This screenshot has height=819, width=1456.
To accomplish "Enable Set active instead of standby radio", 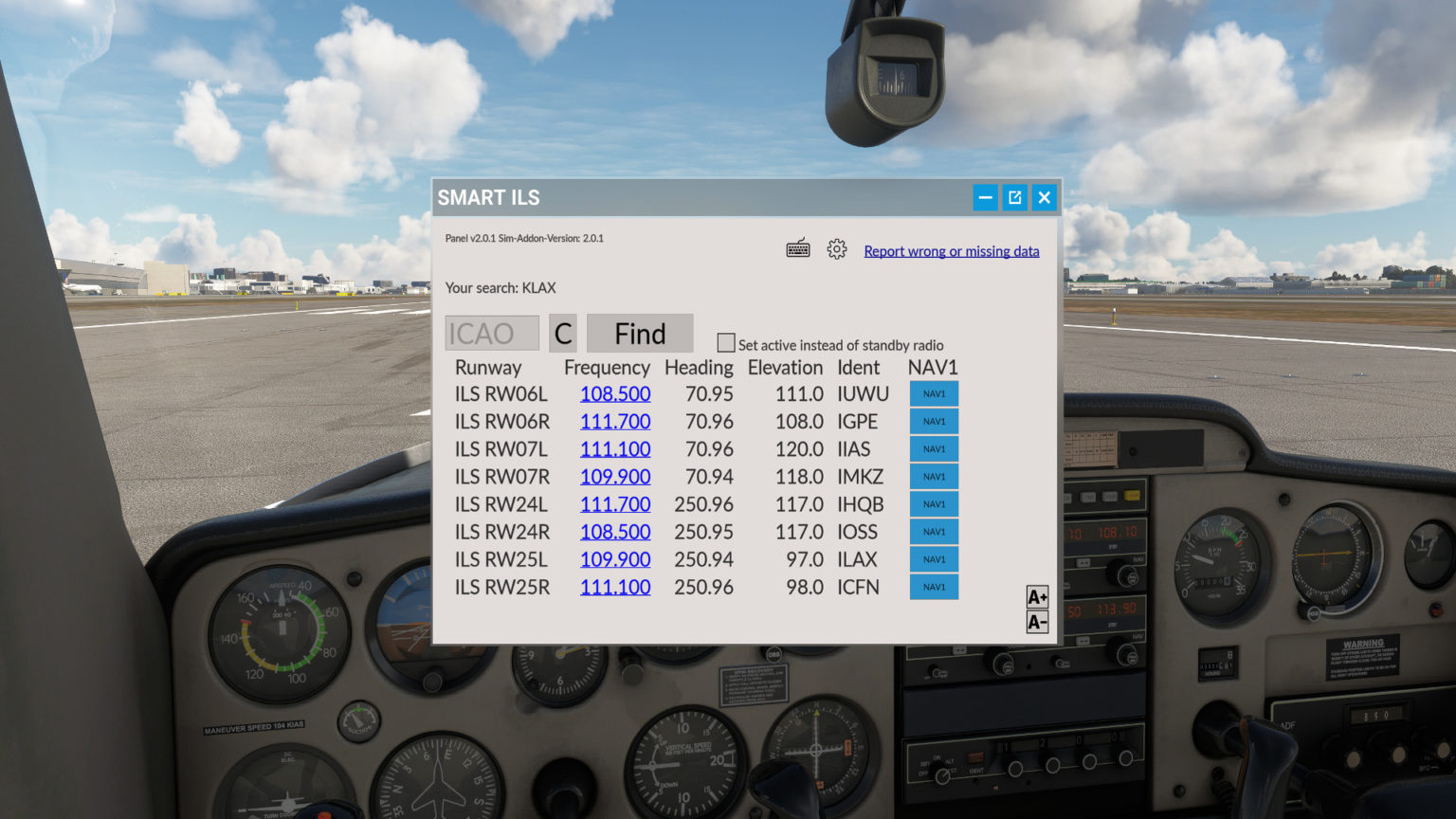I will pos(725,341).
